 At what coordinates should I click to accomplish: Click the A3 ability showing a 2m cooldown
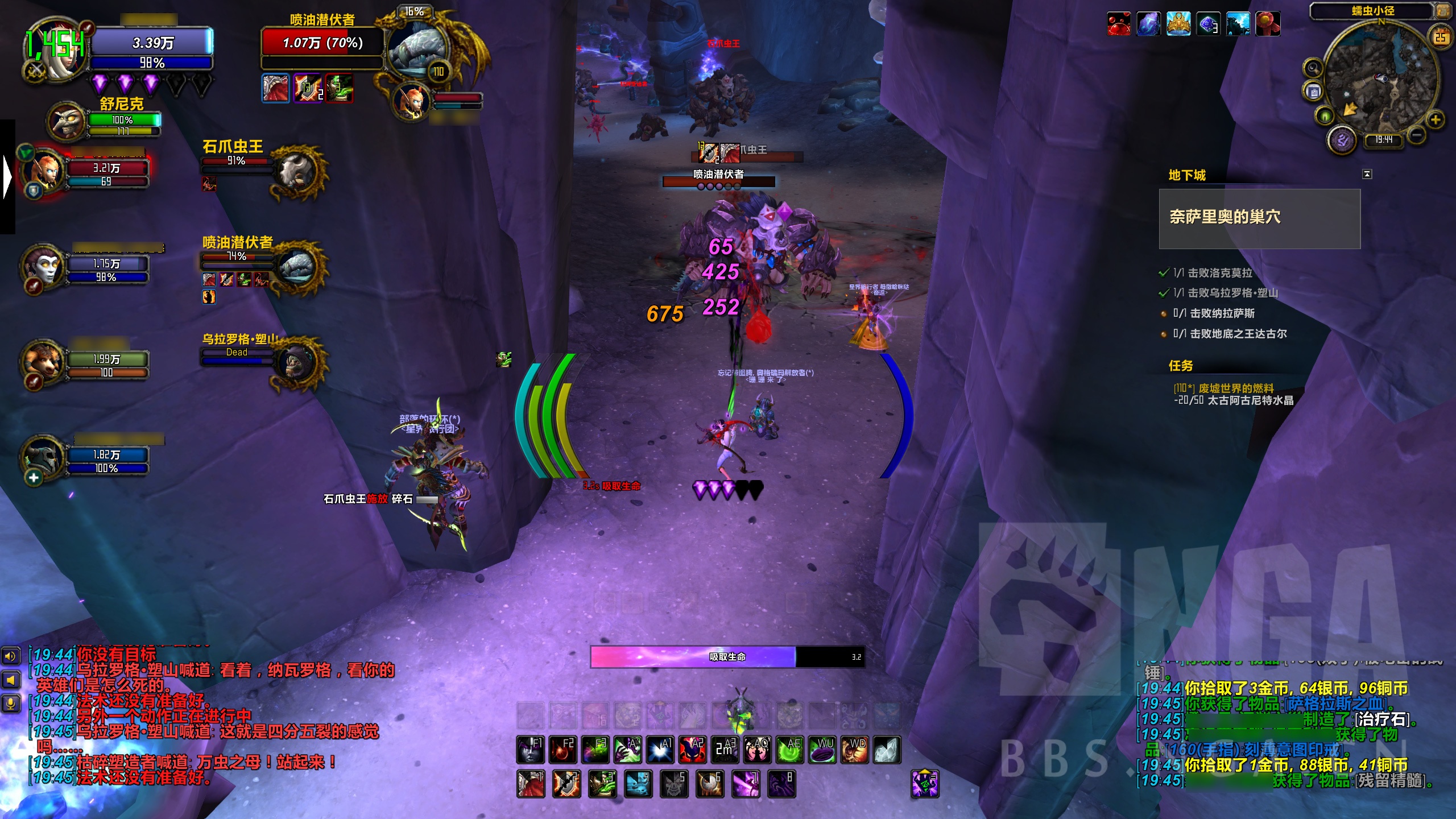point(724,748)
